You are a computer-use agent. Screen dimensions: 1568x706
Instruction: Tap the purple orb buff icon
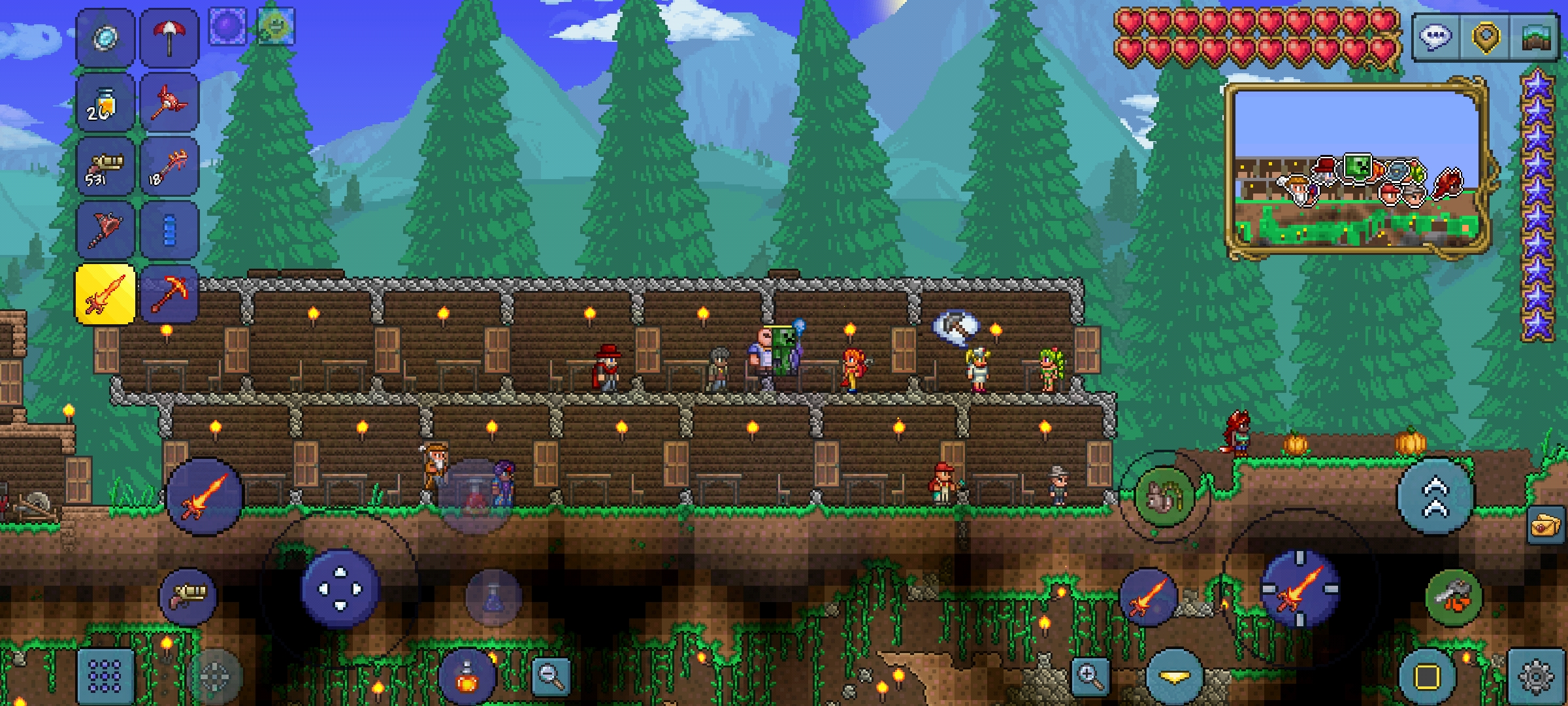click(x=227, y=27)
